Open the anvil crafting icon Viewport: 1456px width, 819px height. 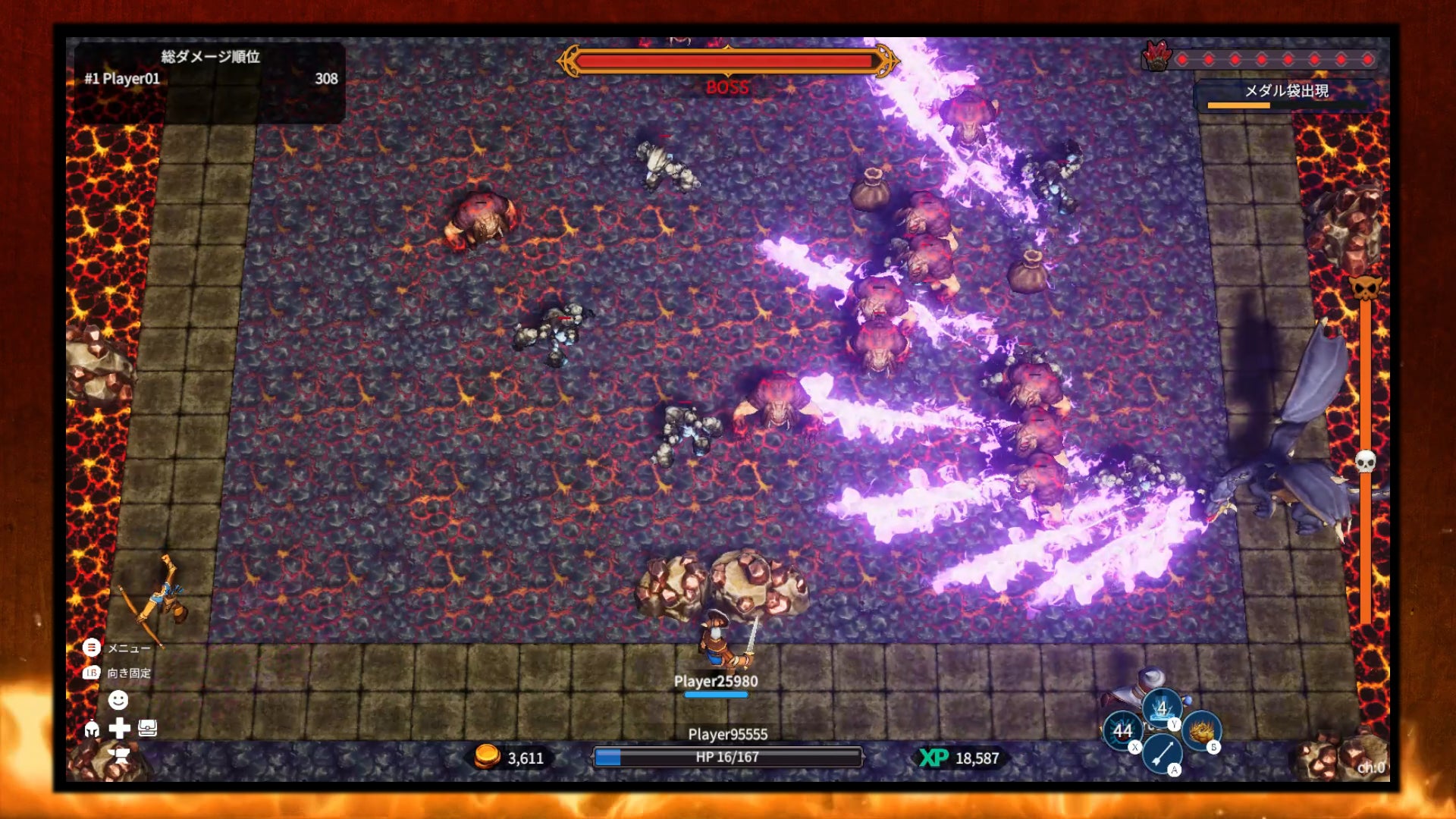[119, 755]
